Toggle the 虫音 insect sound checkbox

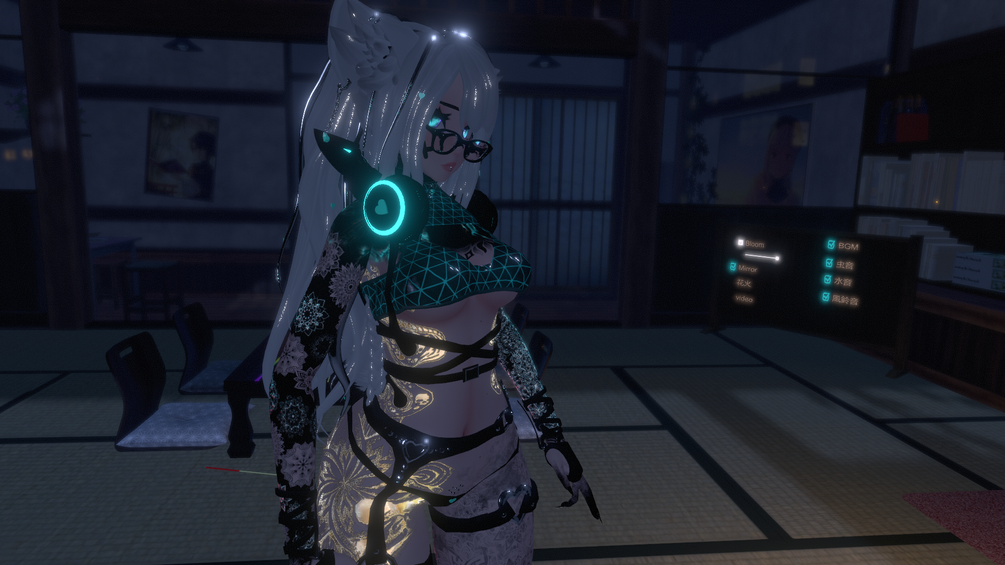coord(829,264)
